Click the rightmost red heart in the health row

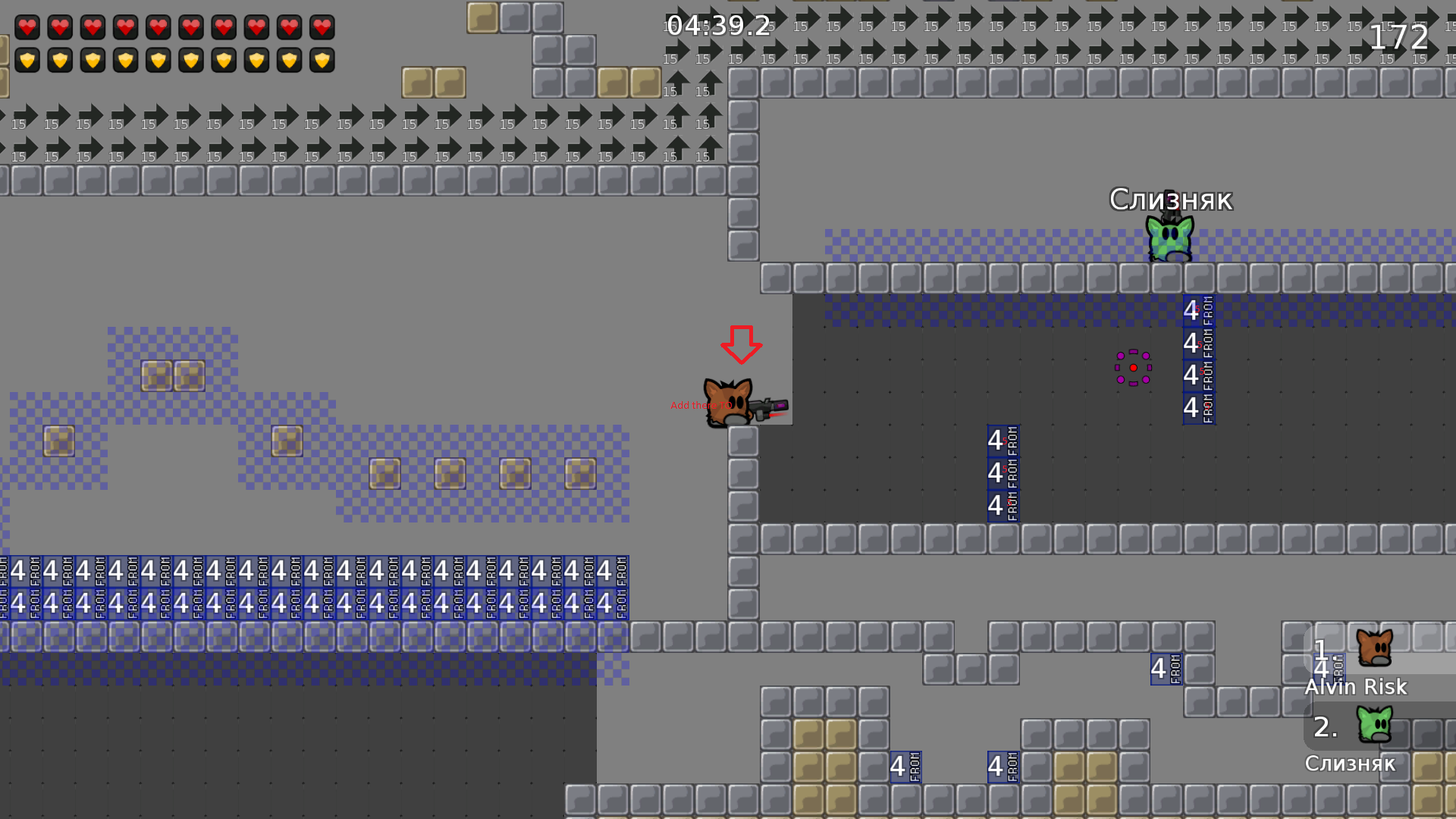[x=322, y=27]
